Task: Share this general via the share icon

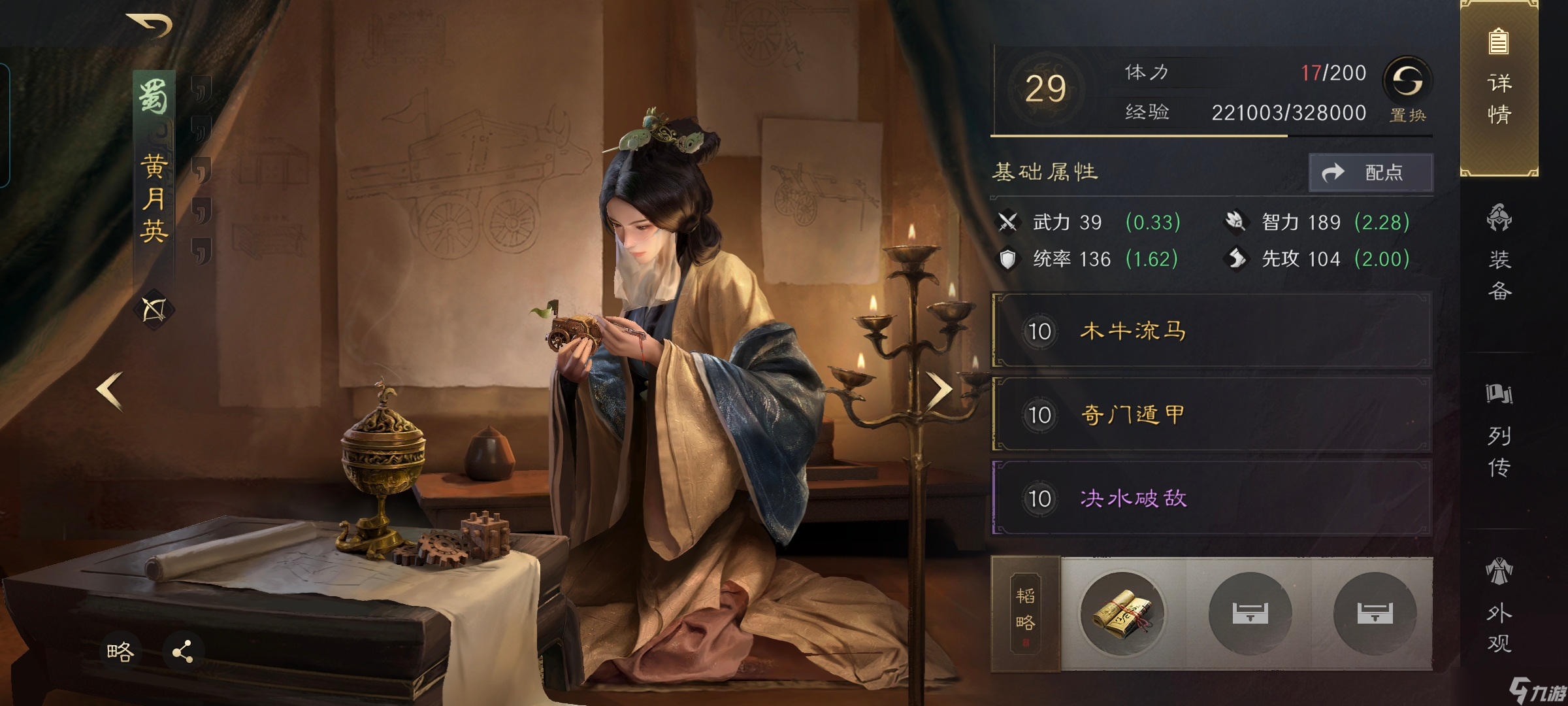Action: point(182,652)
